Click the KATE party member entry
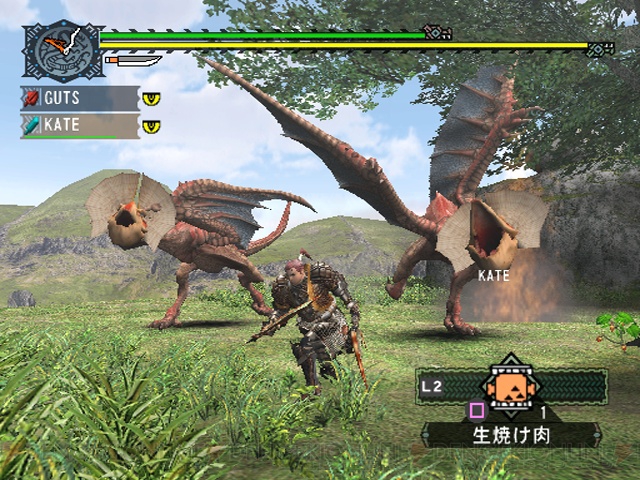The width and height of the screenshot is (640, 480). point(79,127)
